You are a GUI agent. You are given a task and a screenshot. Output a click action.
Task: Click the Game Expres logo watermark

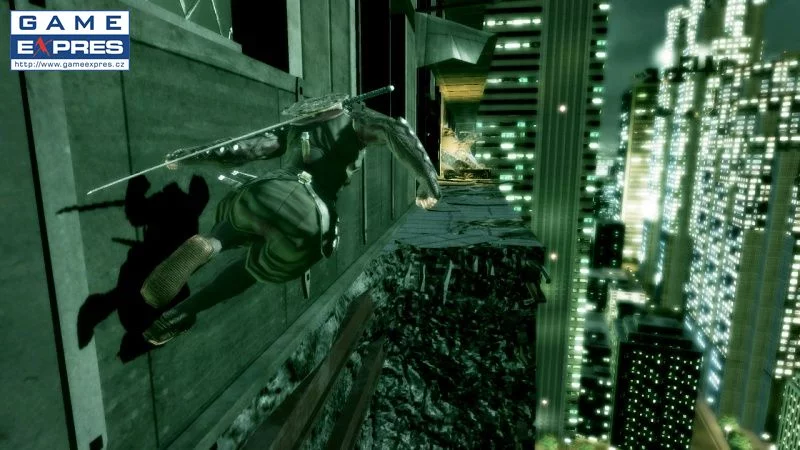(x=69, y=34)
